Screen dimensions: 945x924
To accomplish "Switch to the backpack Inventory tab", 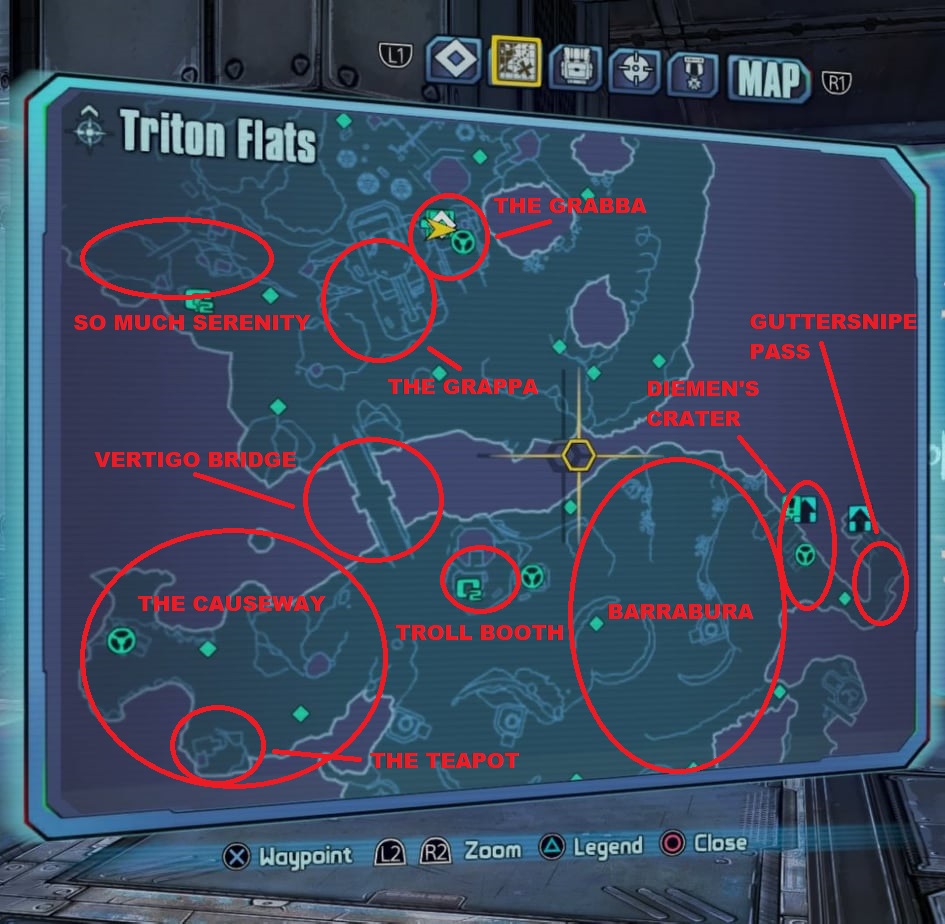I will coord(574,65).
